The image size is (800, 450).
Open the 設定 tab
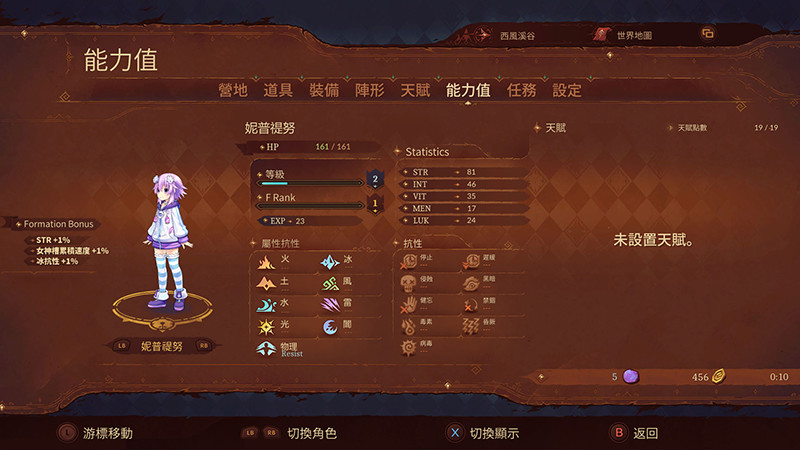pos(567,90)
